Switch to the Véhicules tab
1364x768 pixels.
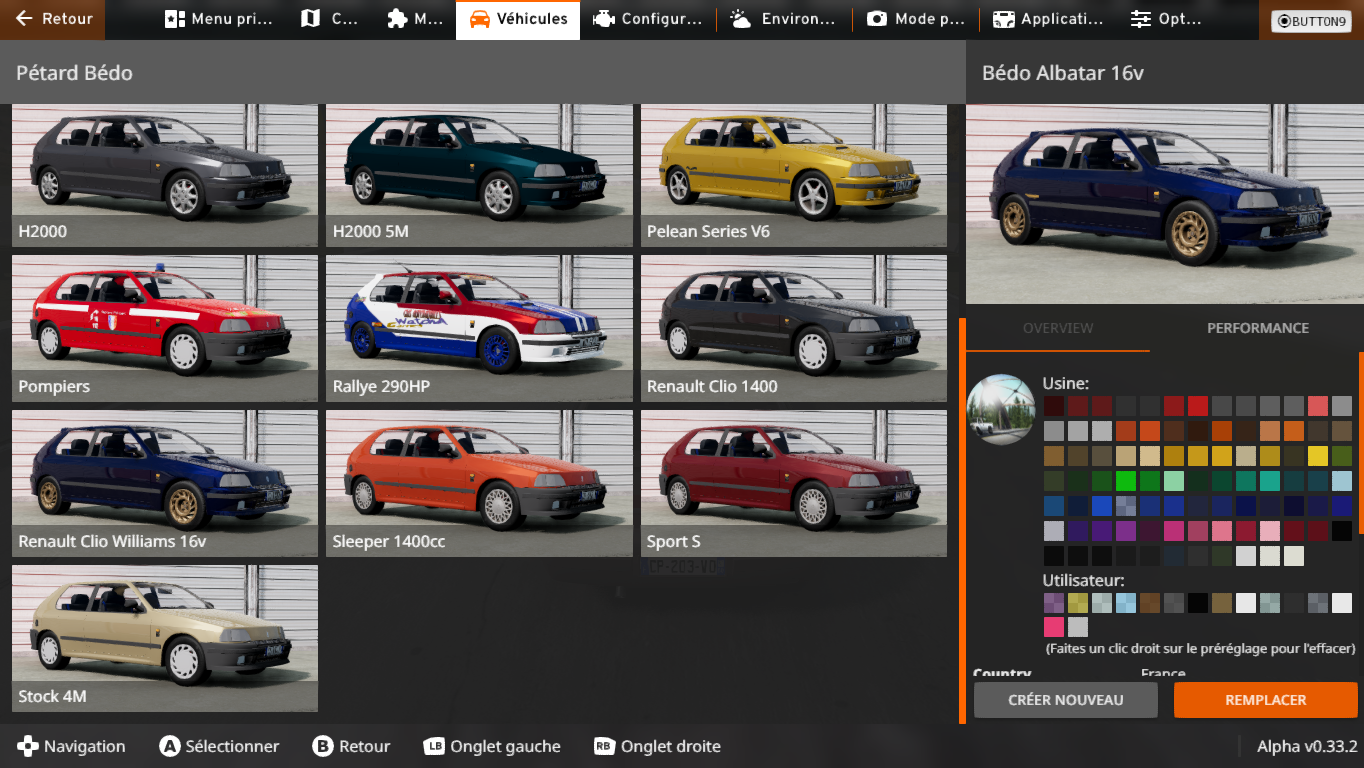coord(518,19)
